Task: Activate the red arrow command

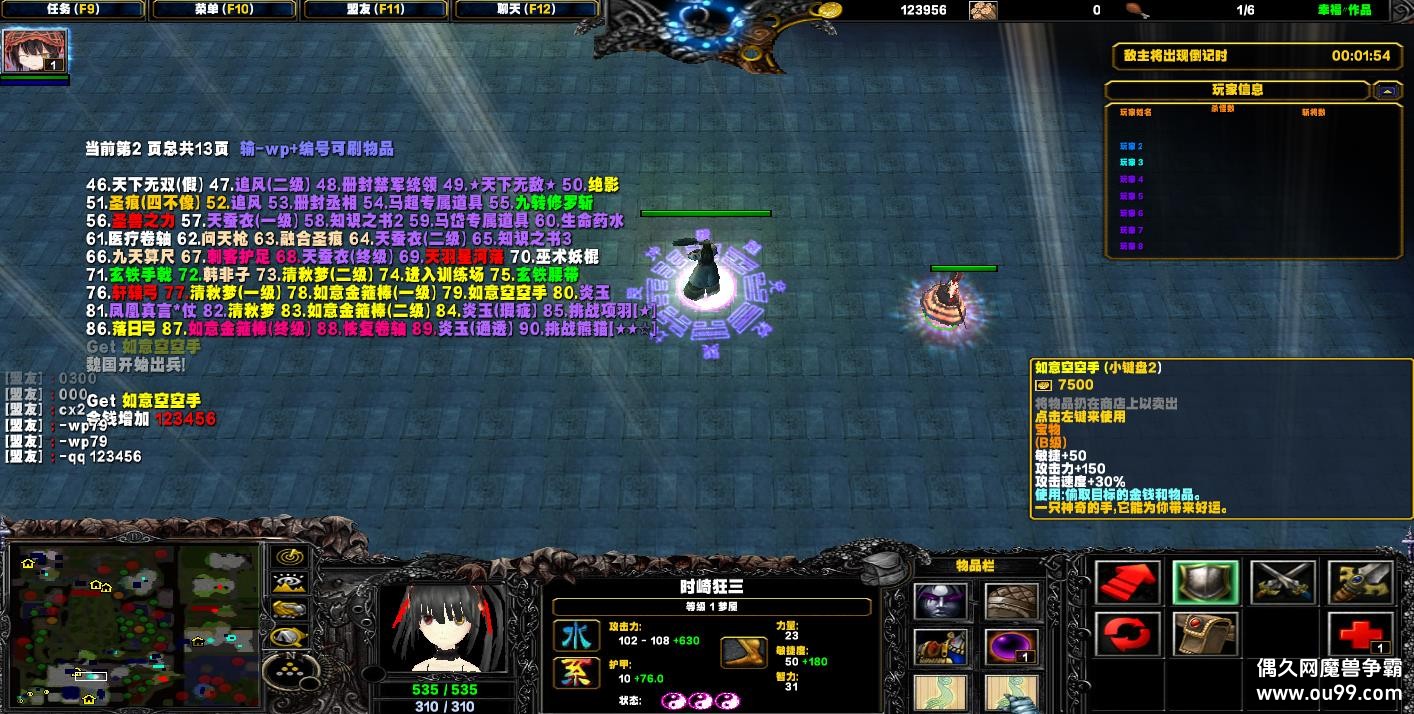Action: tap(1127, 583)
